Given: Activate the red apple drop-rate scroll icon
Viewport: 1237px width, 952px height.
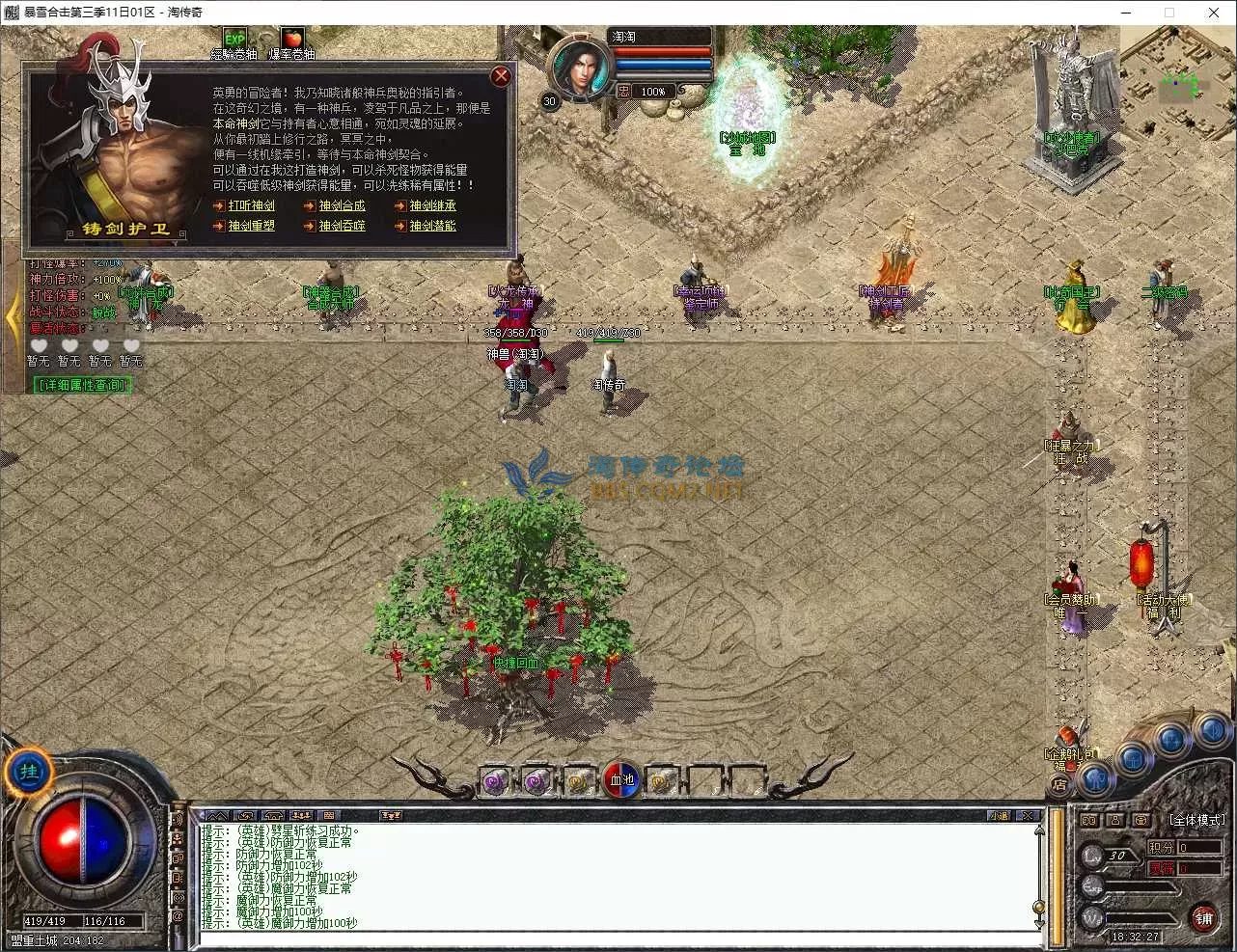Looking at the screenshot, I should coord(291,40).
